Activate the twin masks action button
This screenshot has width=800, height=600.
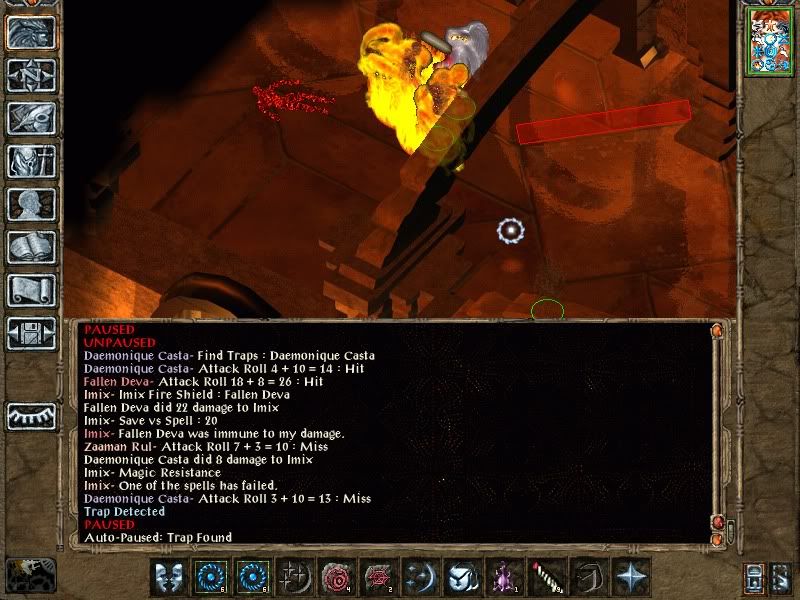click(x=168, y=577)
